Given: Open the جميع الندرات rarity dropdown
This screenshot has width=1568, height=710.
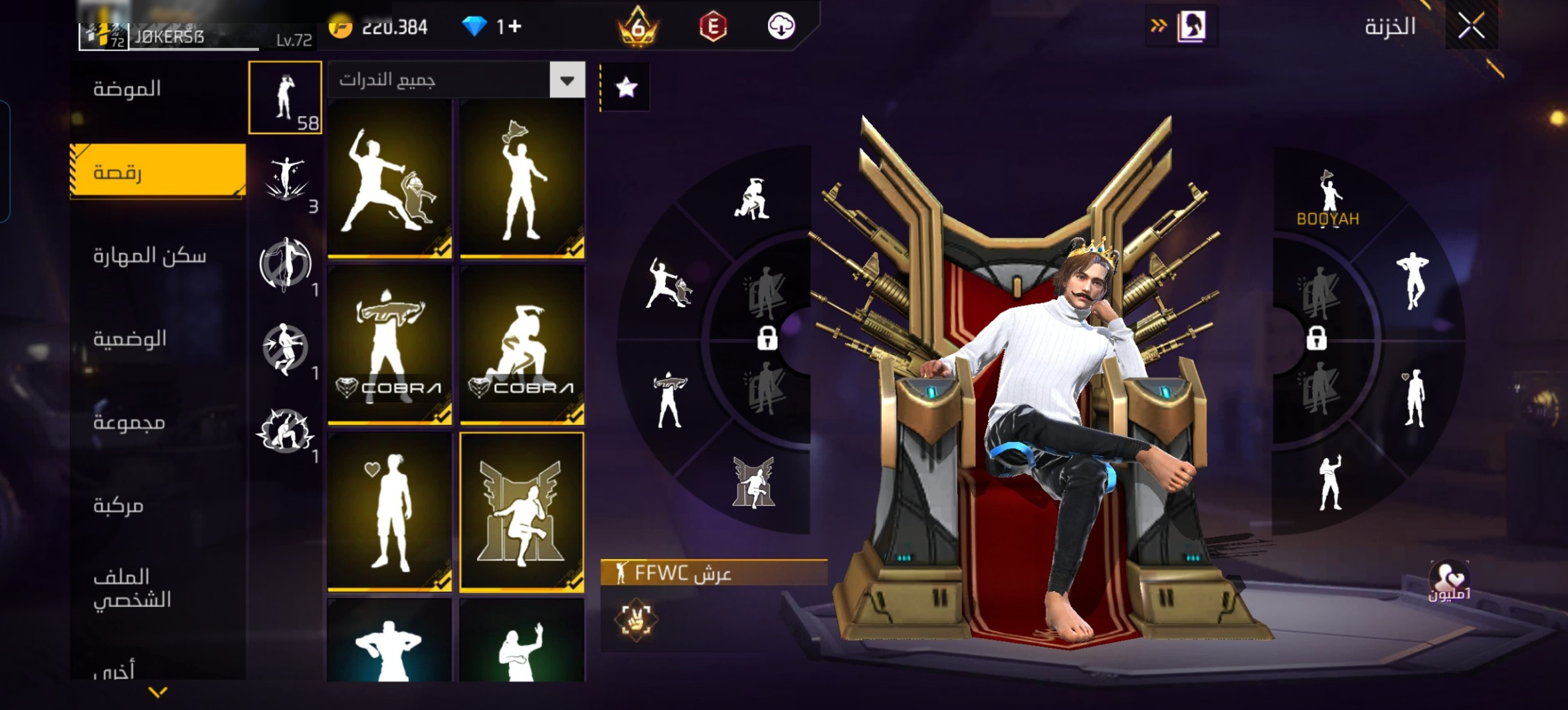Looking at the screenshot, I should coord(456,80).
